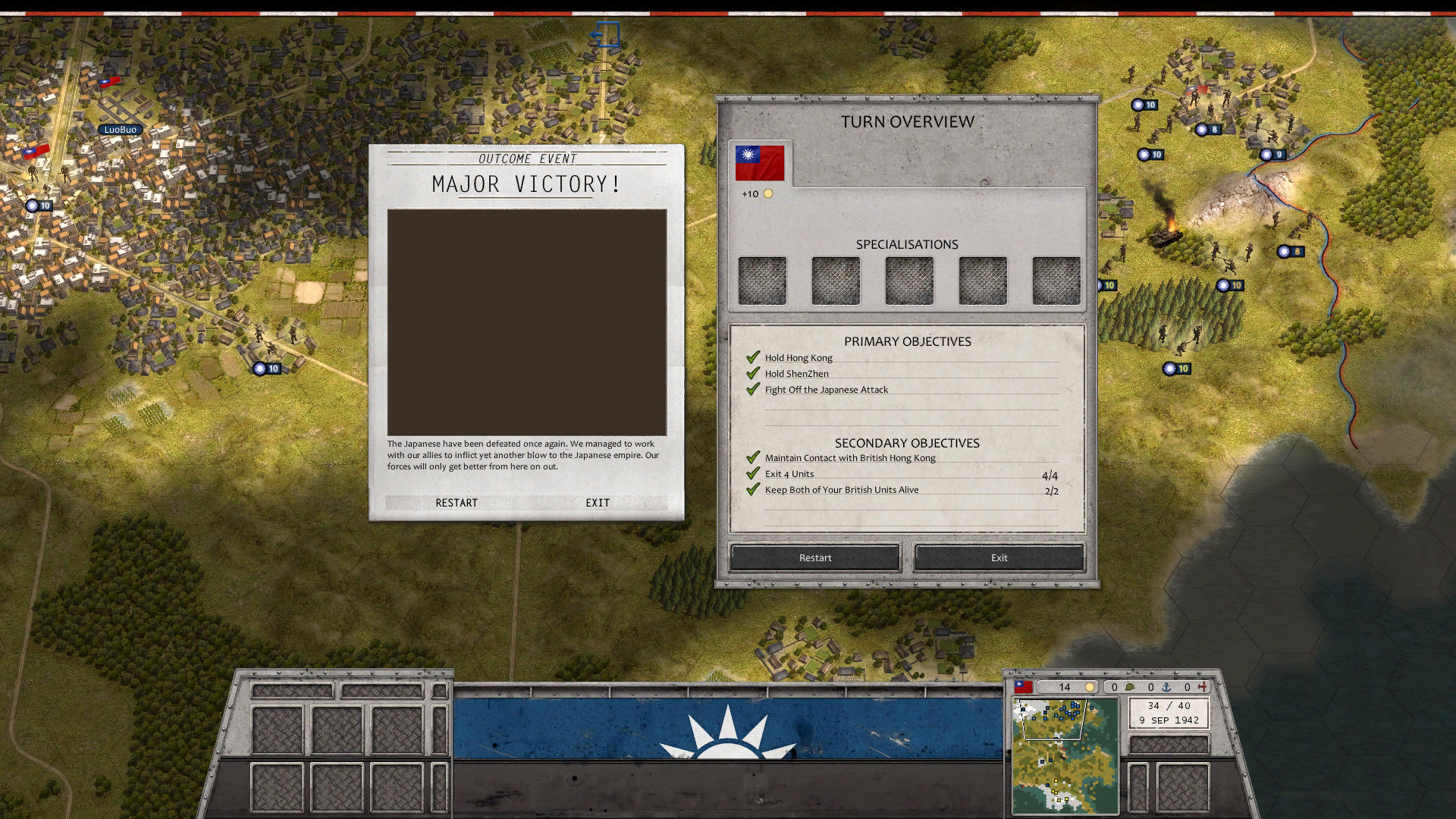
Task: Click the Restart button in Turn Overview
Action: [x=814, y=557]
